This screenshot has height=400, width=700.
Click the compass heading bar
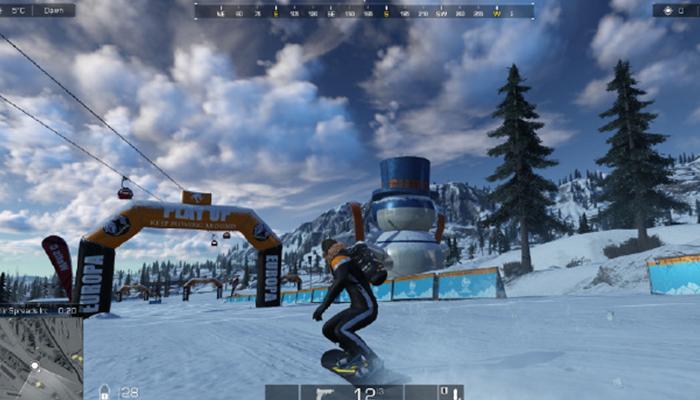364,11
